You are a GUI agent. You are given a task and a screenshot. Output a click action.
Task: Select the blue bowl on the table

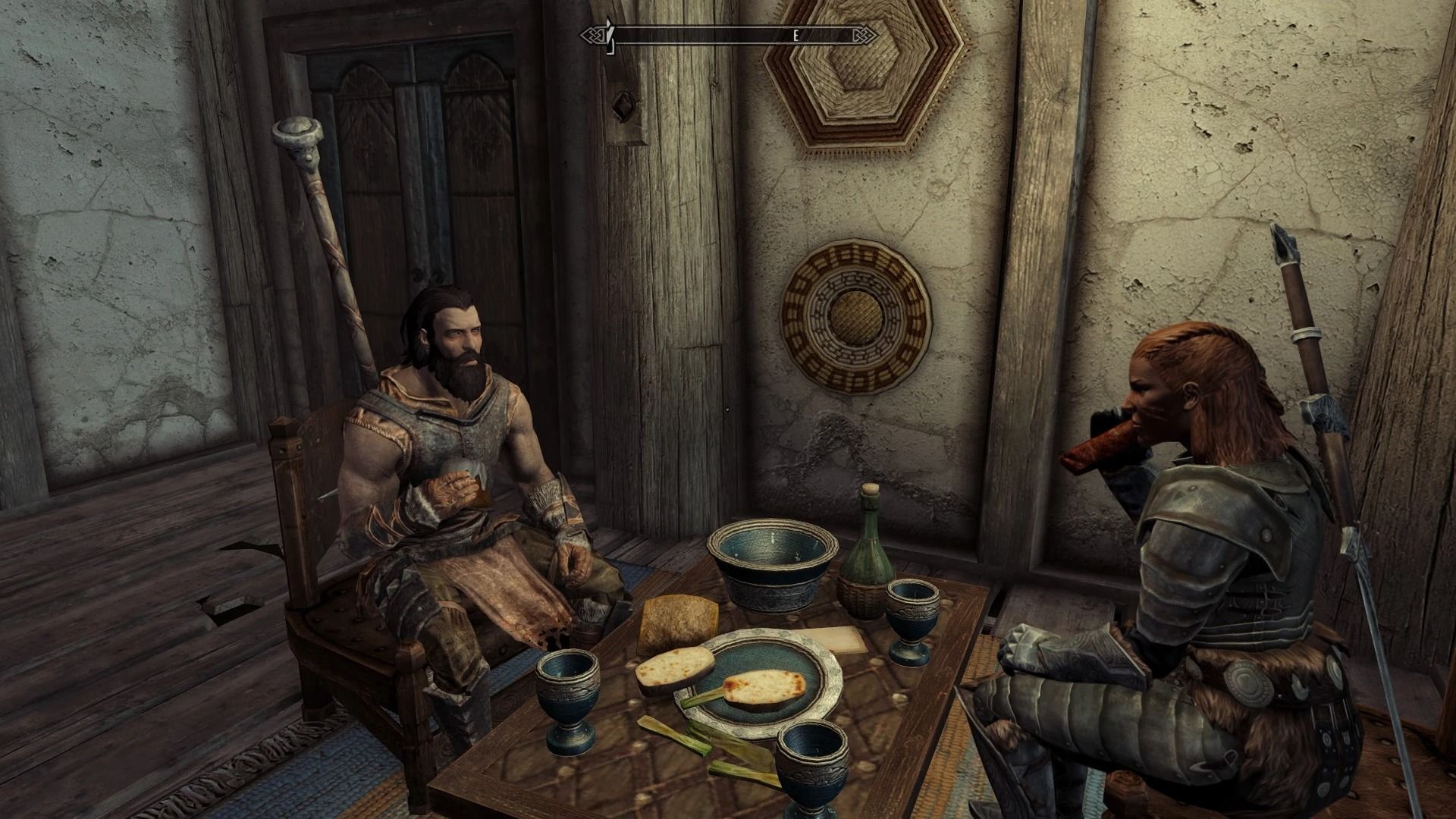(770, 565)
